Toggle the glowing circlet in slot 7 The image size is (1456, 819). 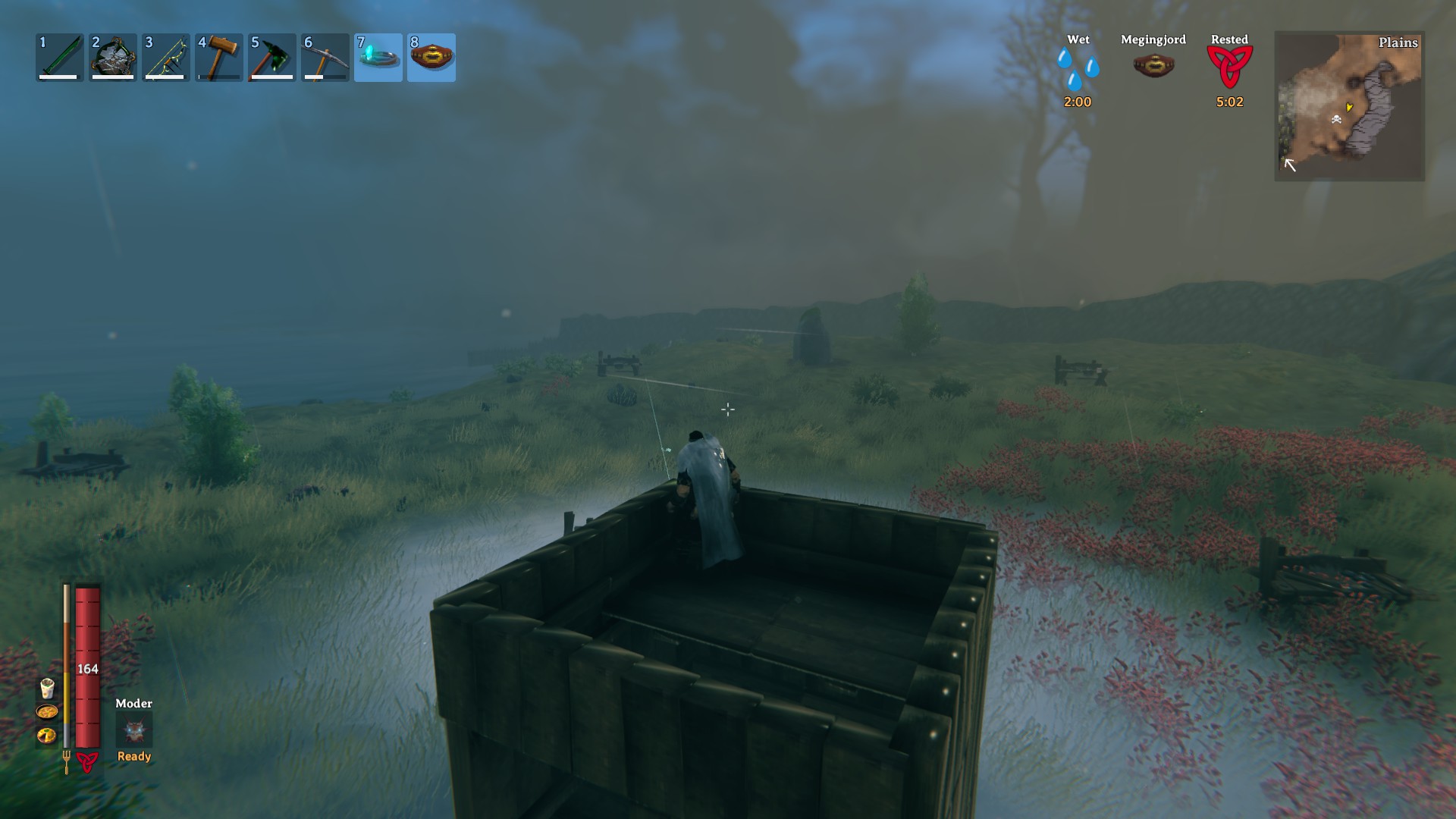pyautogui.click(x=378, y=57)
